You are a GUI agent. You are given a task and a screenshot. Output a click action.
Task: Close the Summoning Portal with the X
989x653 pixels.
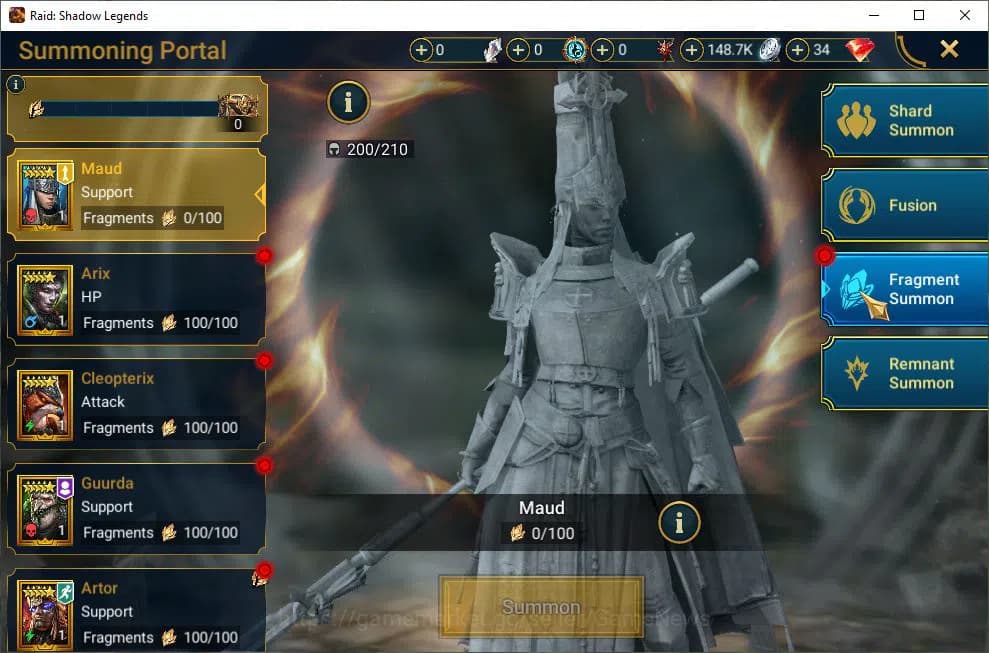[x=949, y=49]
